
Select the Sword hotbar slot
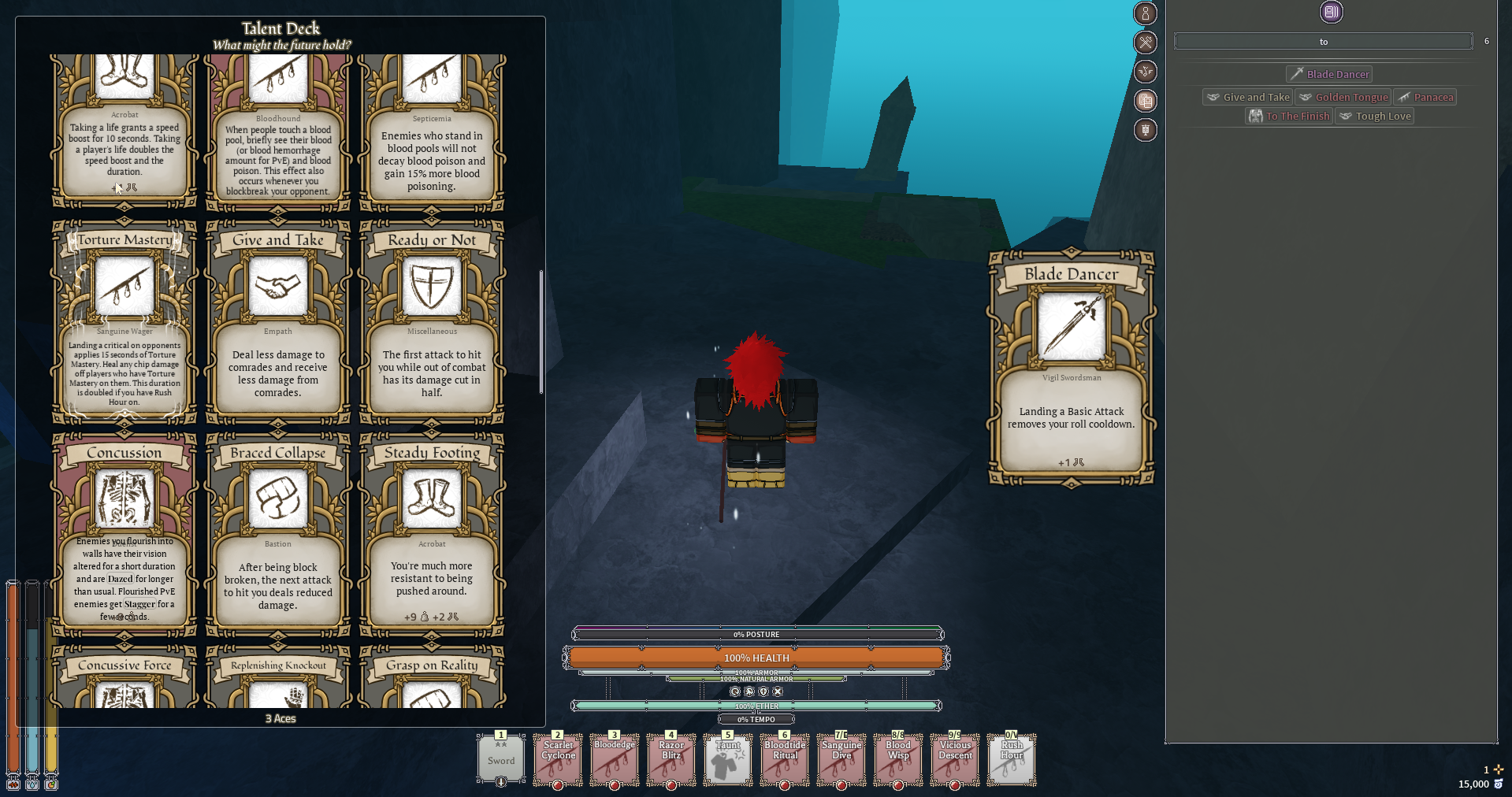pyautogui.click(x=501, y=759)
